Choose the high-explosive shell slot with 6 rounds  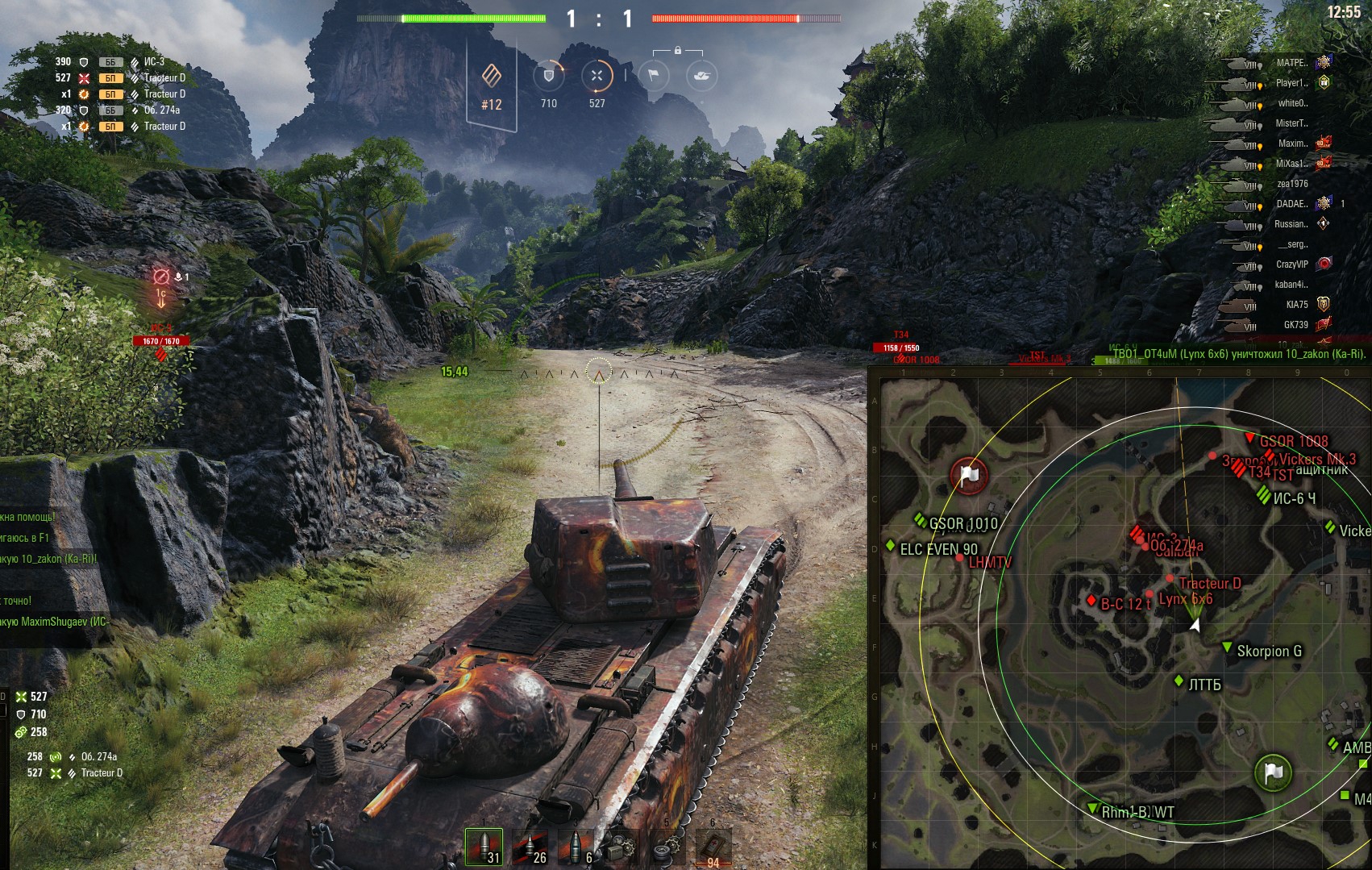575,847
